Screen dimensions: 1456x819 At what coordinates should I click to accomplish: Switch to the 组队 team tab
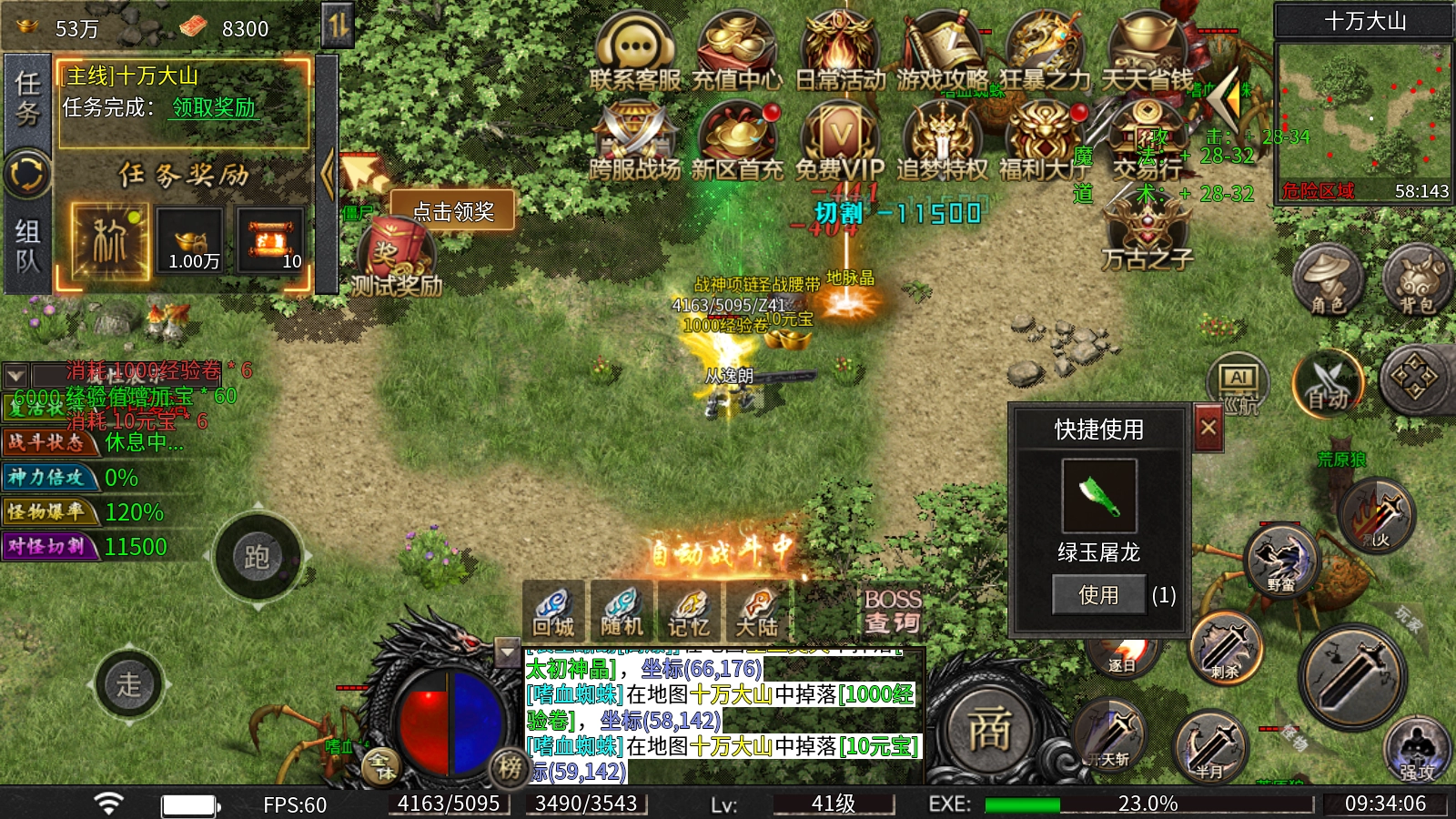(27, 246)
